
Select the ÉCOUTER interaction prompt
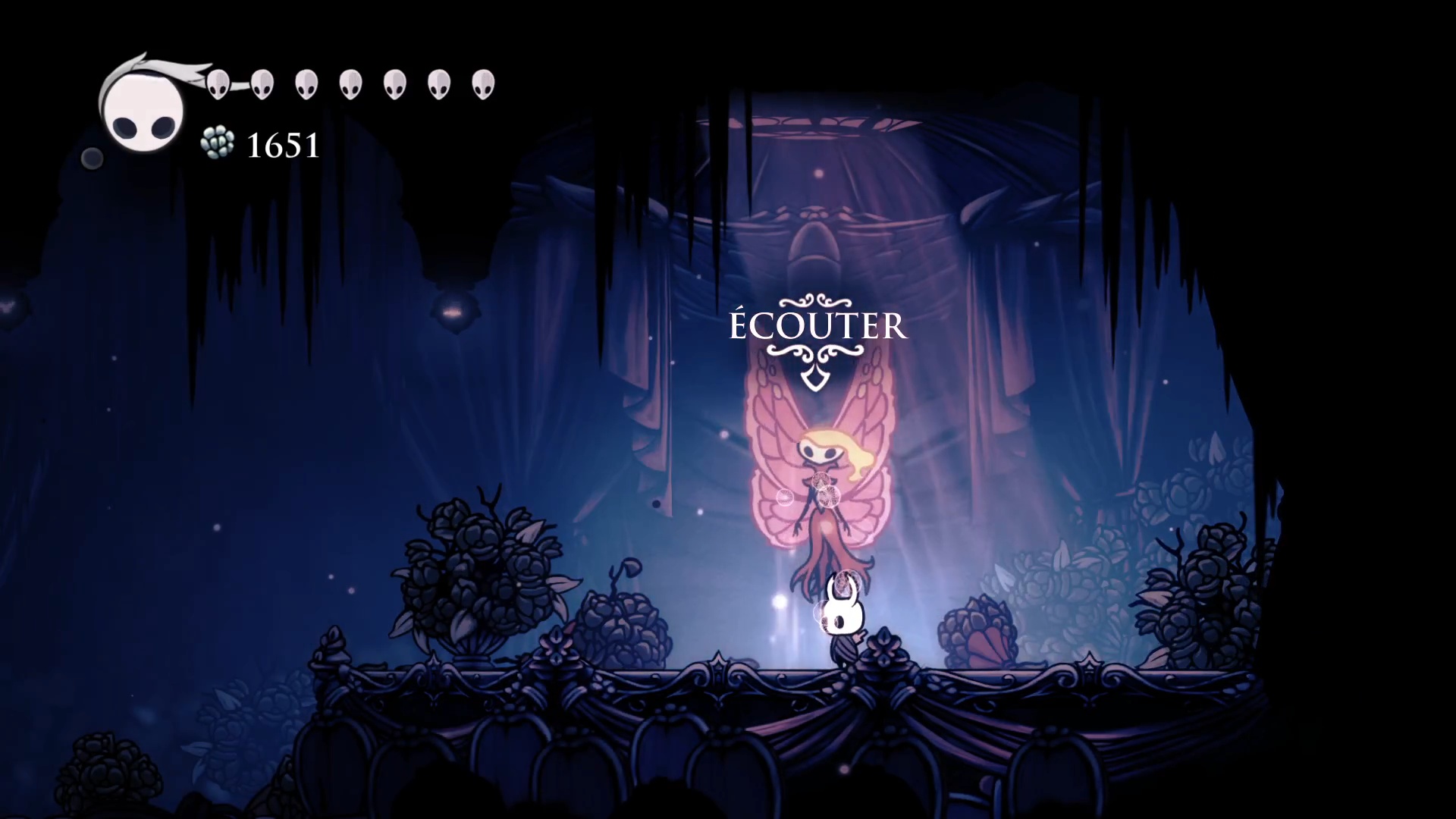point(817,326)
